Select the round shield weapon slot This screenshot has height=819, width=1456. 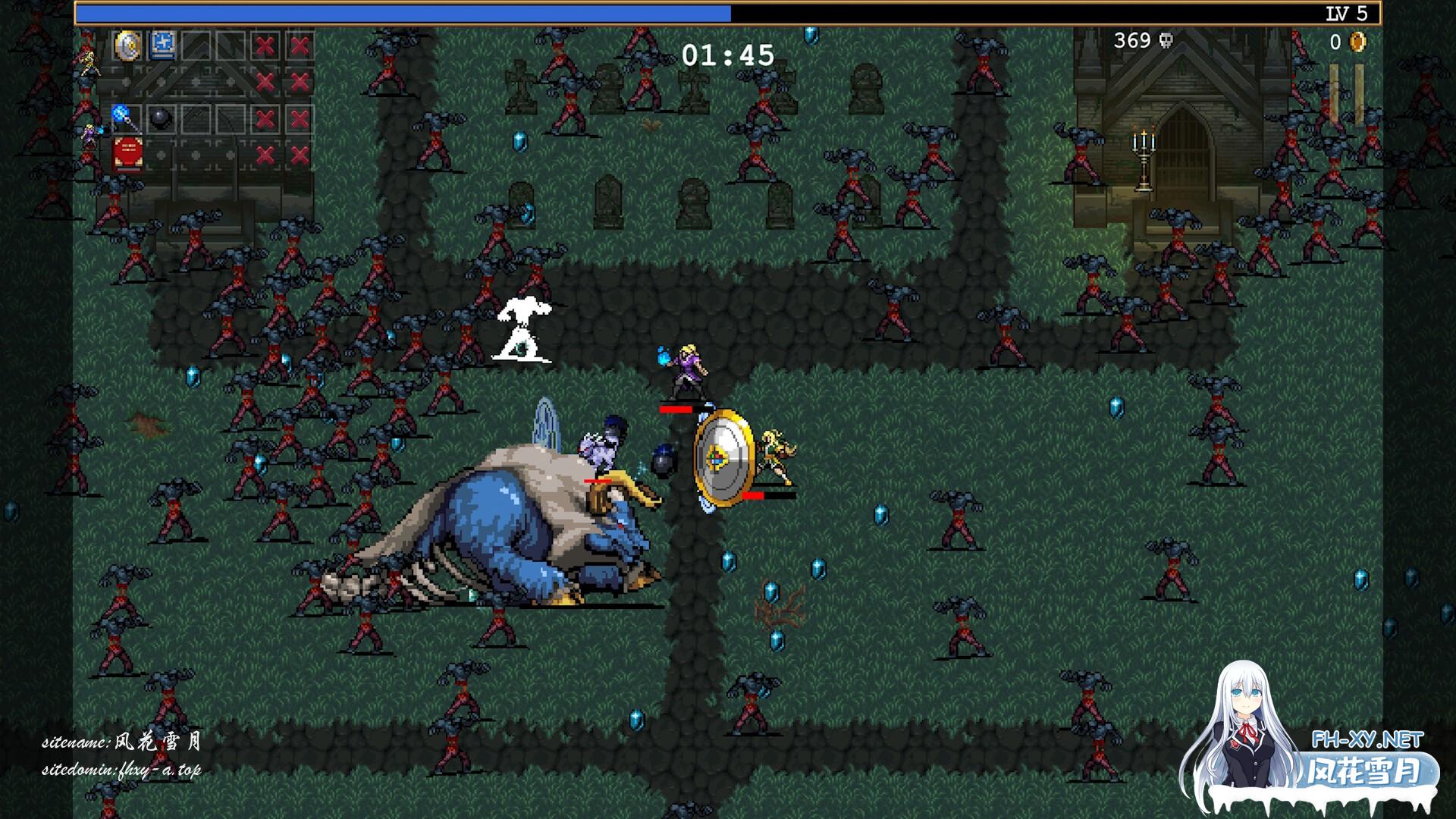click(127, 45)
